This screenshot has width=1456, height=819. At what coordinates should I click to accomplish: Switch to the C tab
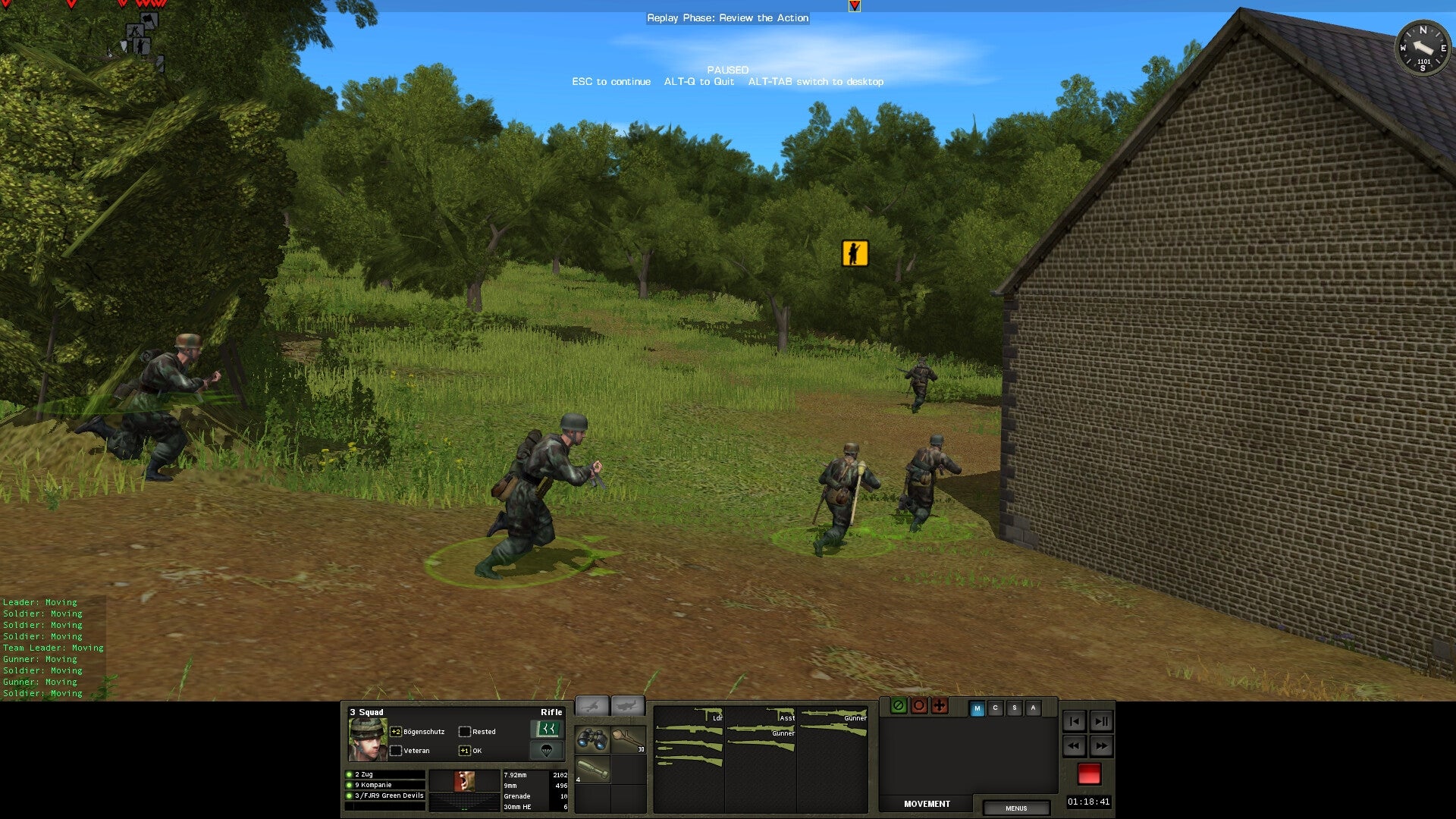tap(996, 708)
